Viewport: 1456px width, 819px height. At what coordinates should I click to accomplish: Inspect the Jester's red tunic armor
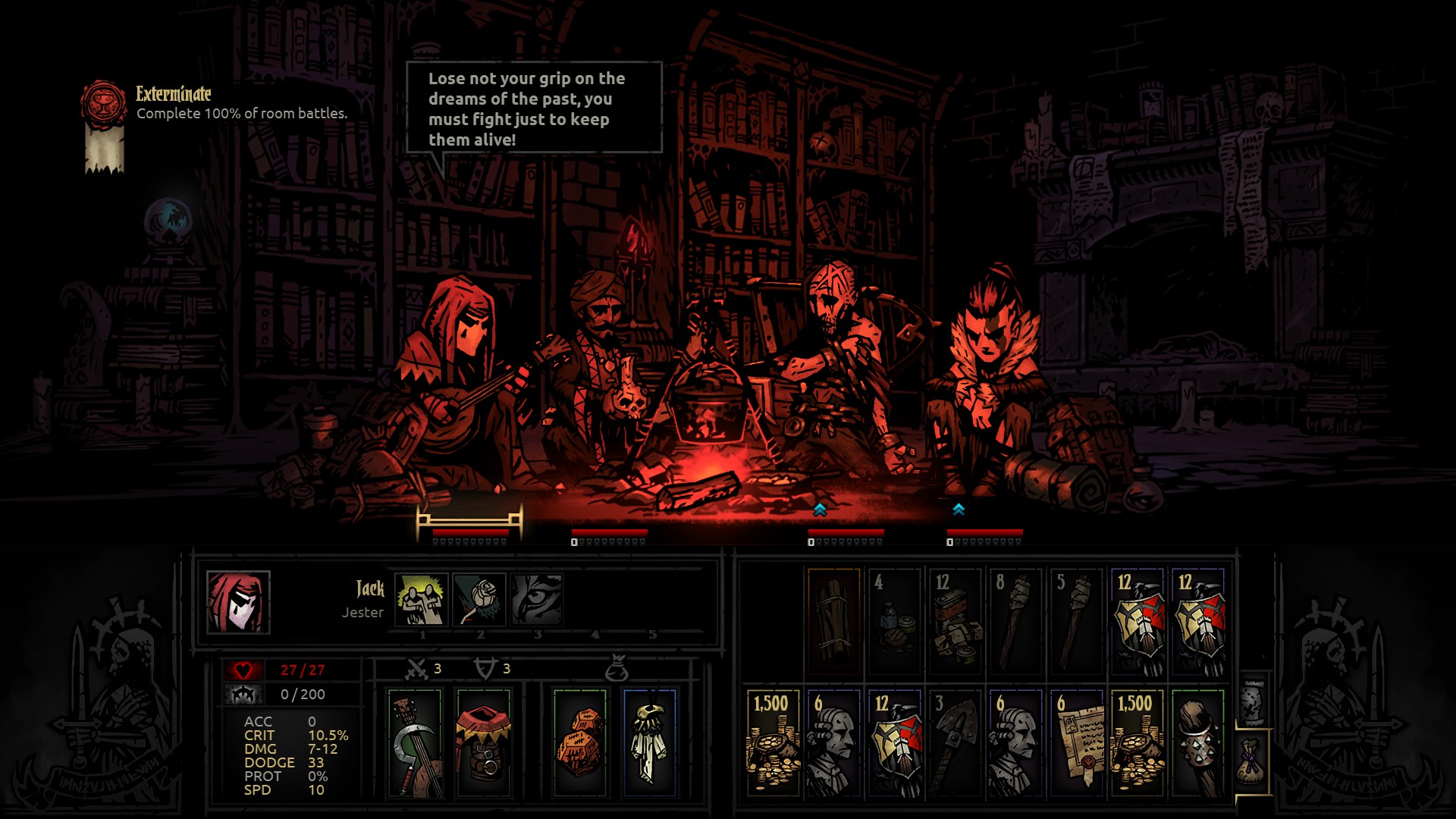[483, 742]
